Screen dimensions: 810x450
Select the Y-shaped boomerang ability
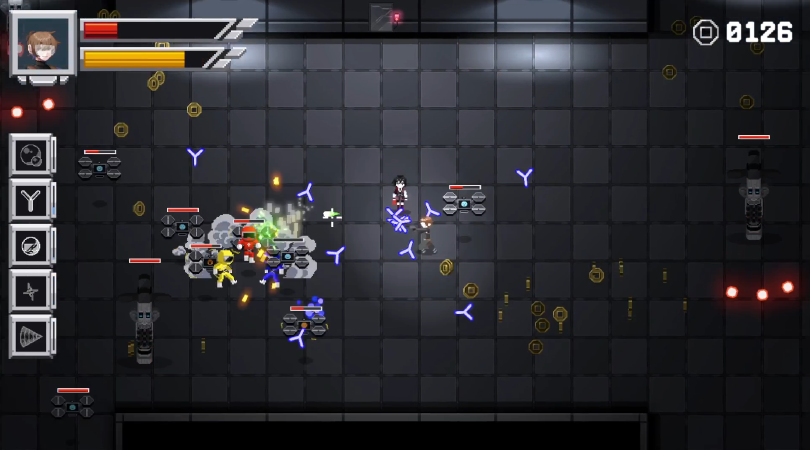pyautogui.click(x=30, y=200)
